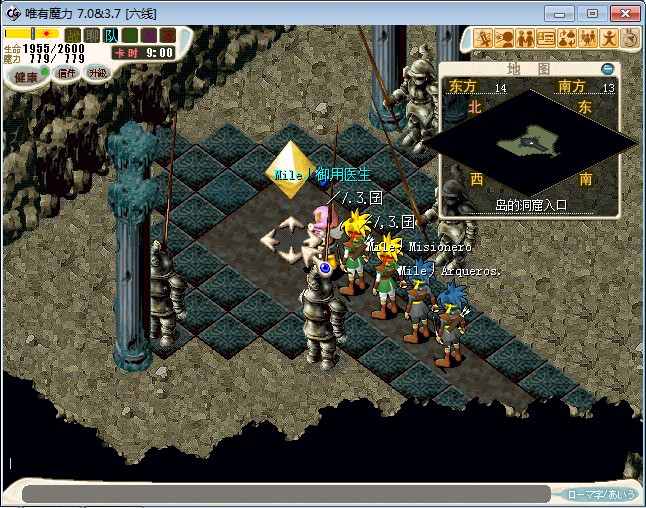646x508 pixels.
Task: Click the name card exchange icon
Action: pyautogui.click(x=546, y=39)
